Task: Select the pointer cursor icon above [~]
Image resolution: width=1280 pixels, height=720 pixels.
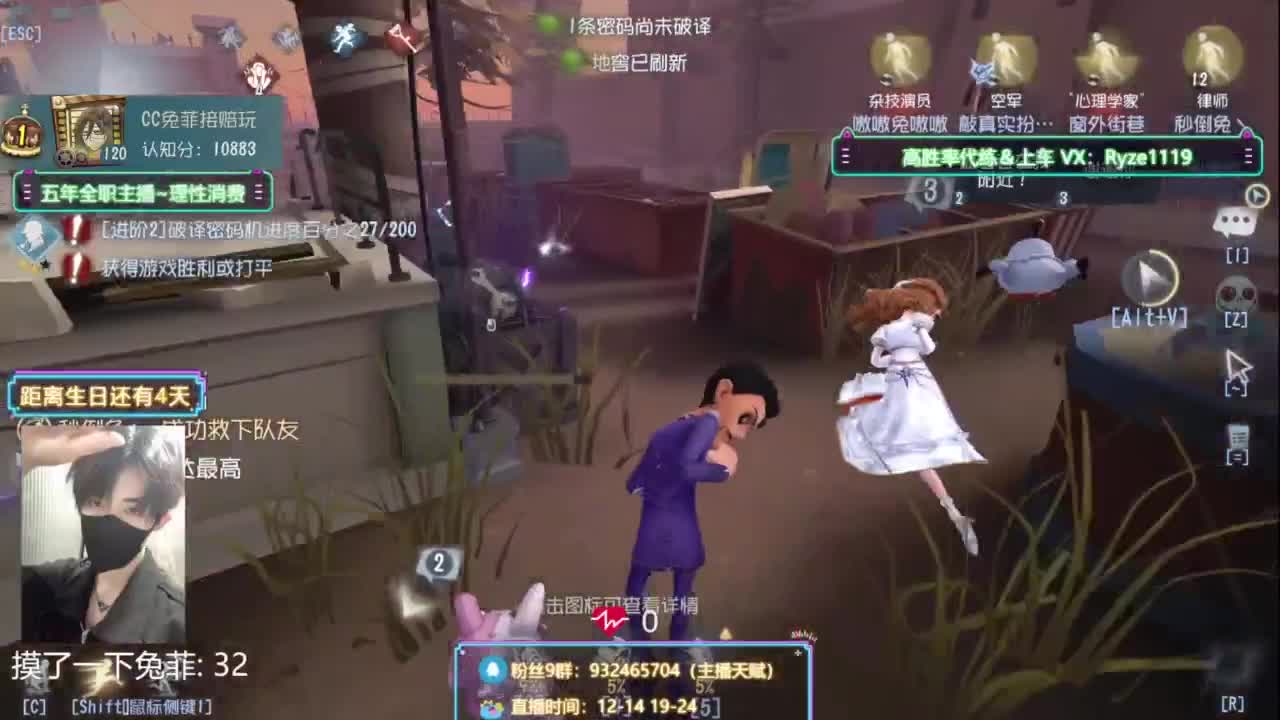Action: pyautogui.click(x=1236, y=363)
